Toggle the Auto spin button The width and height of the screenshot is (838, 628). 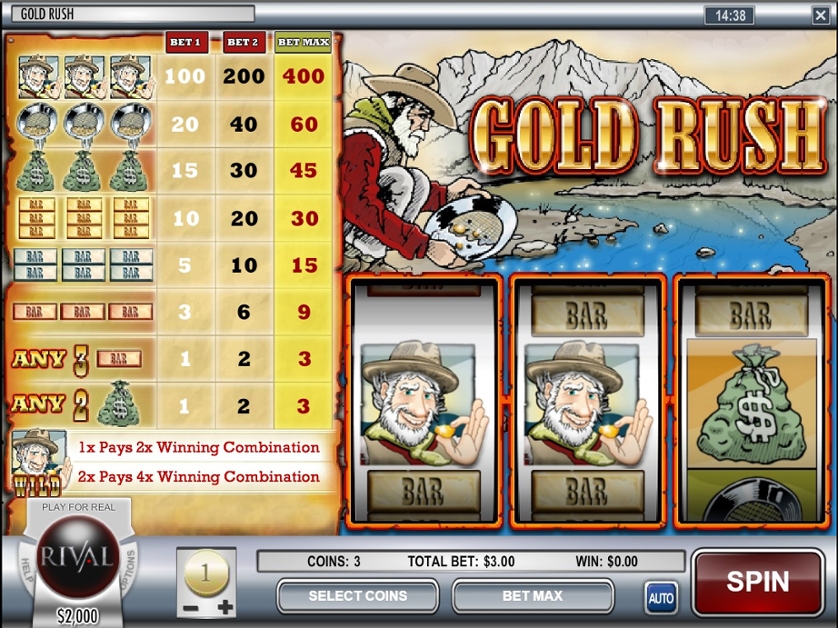661,598
